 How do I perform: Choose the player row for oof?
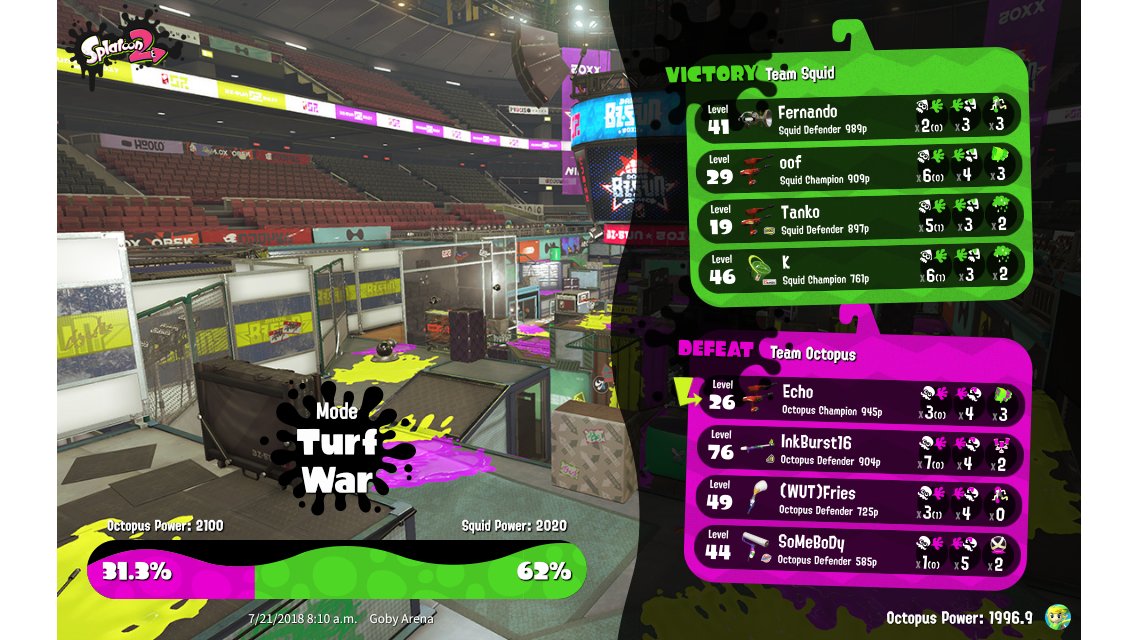click(860, 167)
